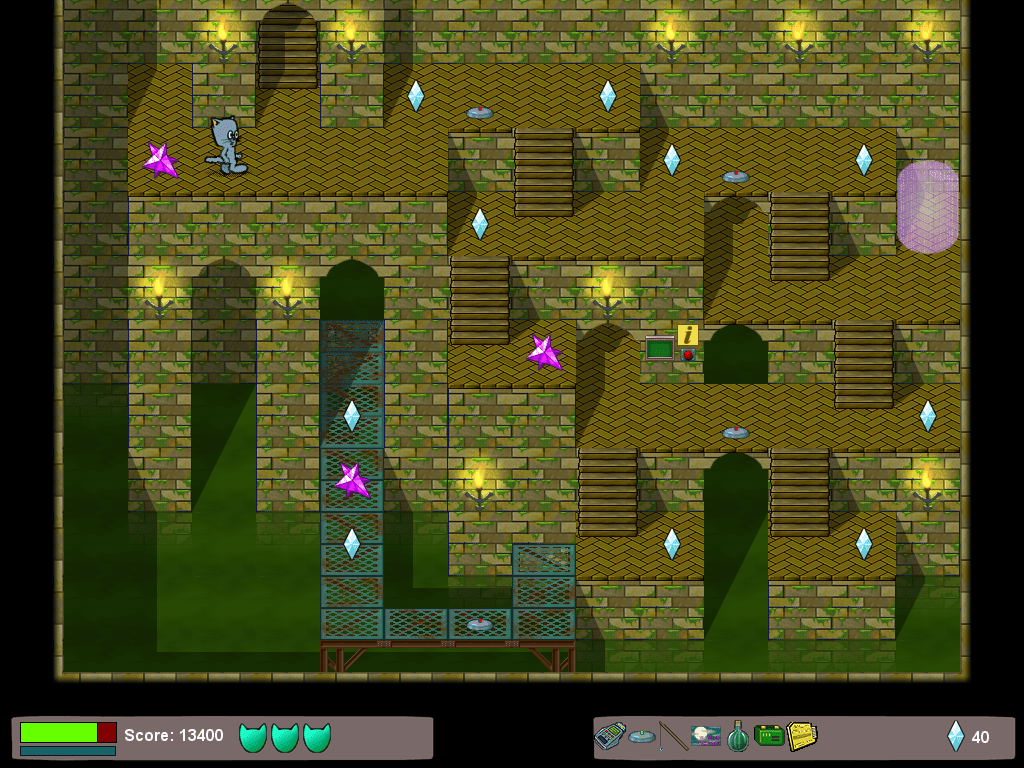Use the green glass flask item
This screenshot has height=768, width=1024.
[x=737, y=737]
